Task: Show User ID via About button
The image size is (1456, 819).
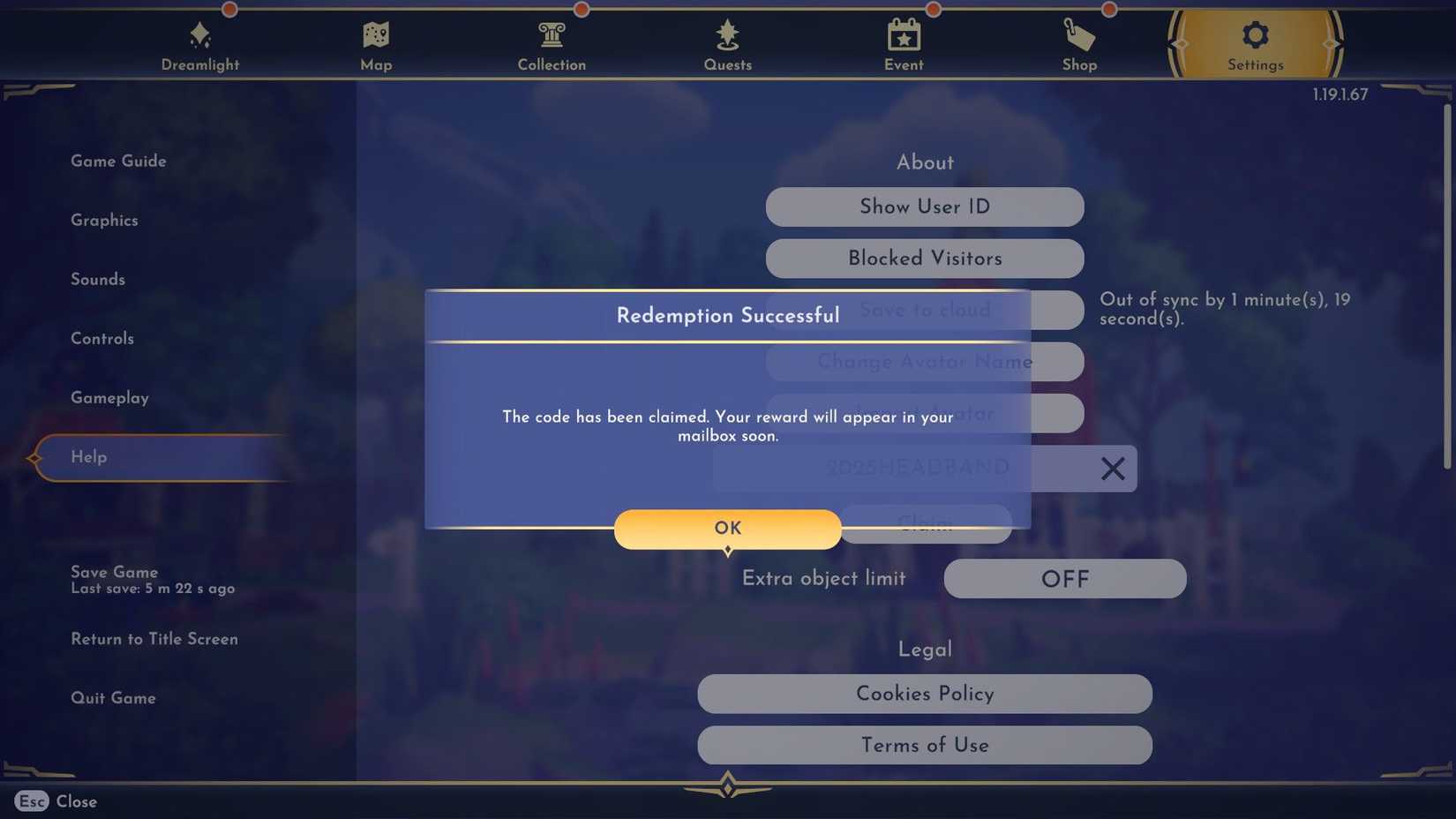Action: 924,207
